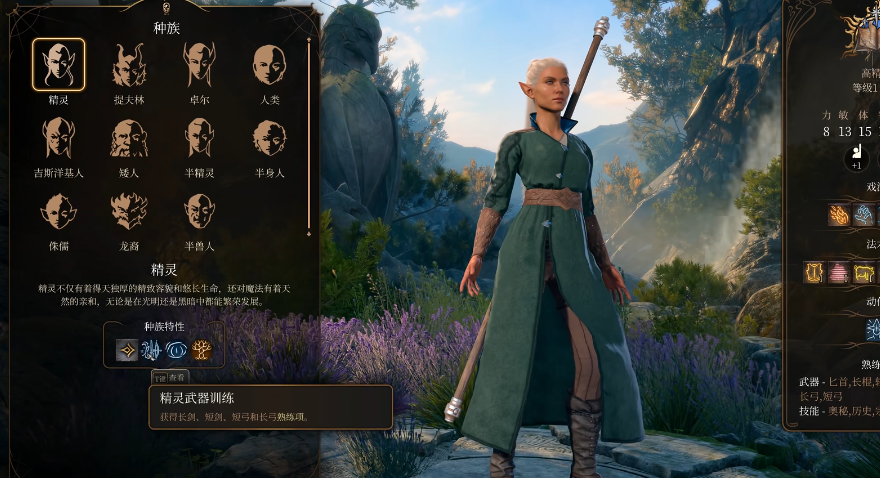Select the Elf race (精灵)
The height and width of the screenshot is (478, 880).
(x=58, y=65)
